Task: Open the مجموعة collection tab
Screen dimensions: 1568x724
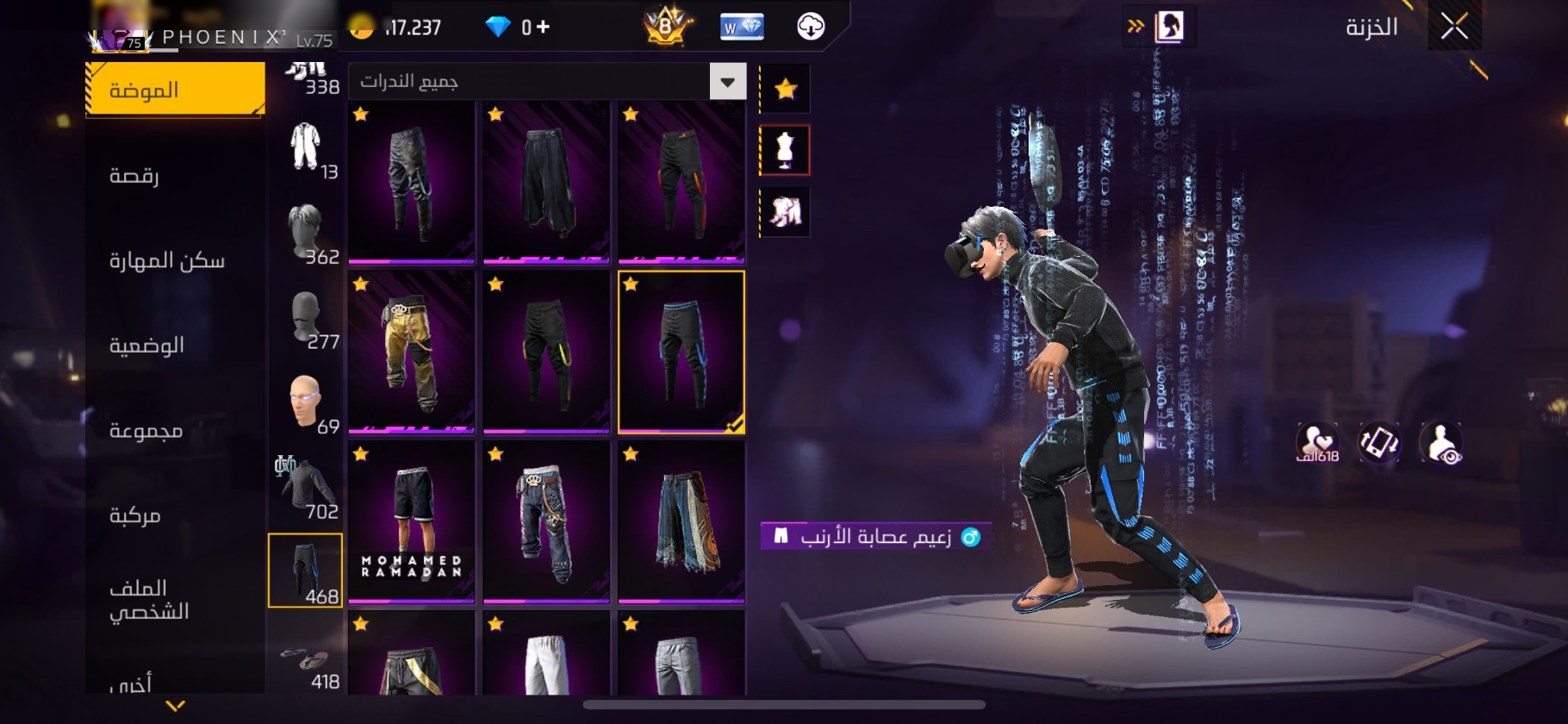Action: [x=146, y=430]
